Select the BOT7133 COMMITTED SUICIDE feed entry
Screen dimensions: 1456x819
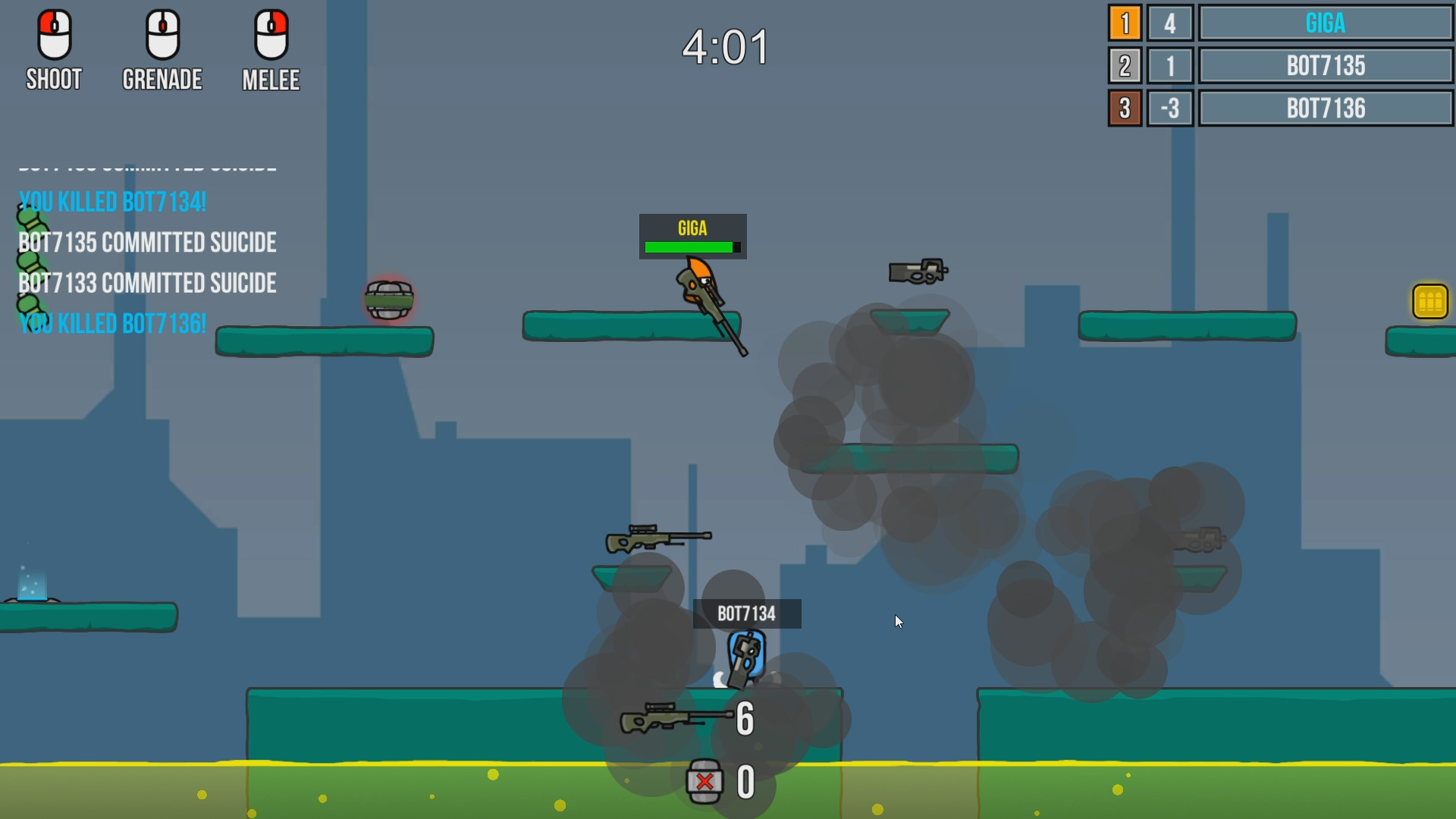pos(147,283)
